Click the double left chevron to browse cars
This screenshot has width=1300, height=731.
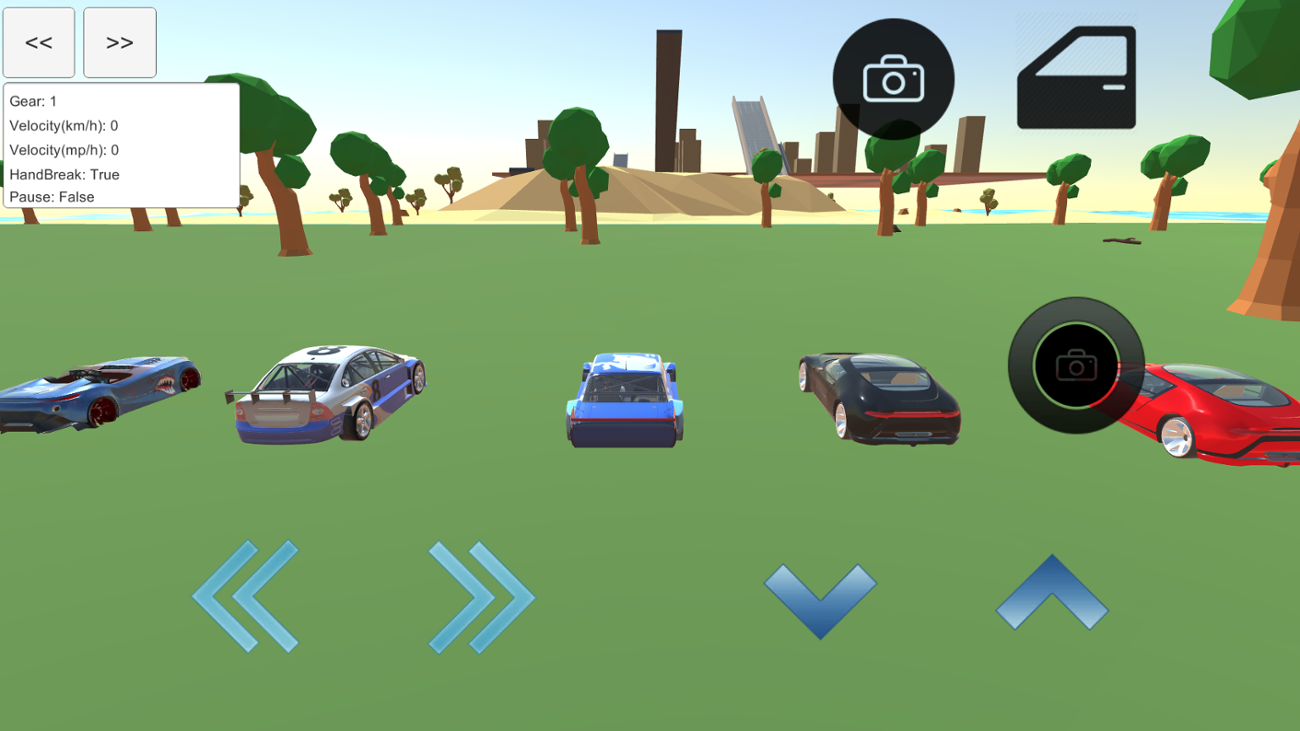coord(247,597)
